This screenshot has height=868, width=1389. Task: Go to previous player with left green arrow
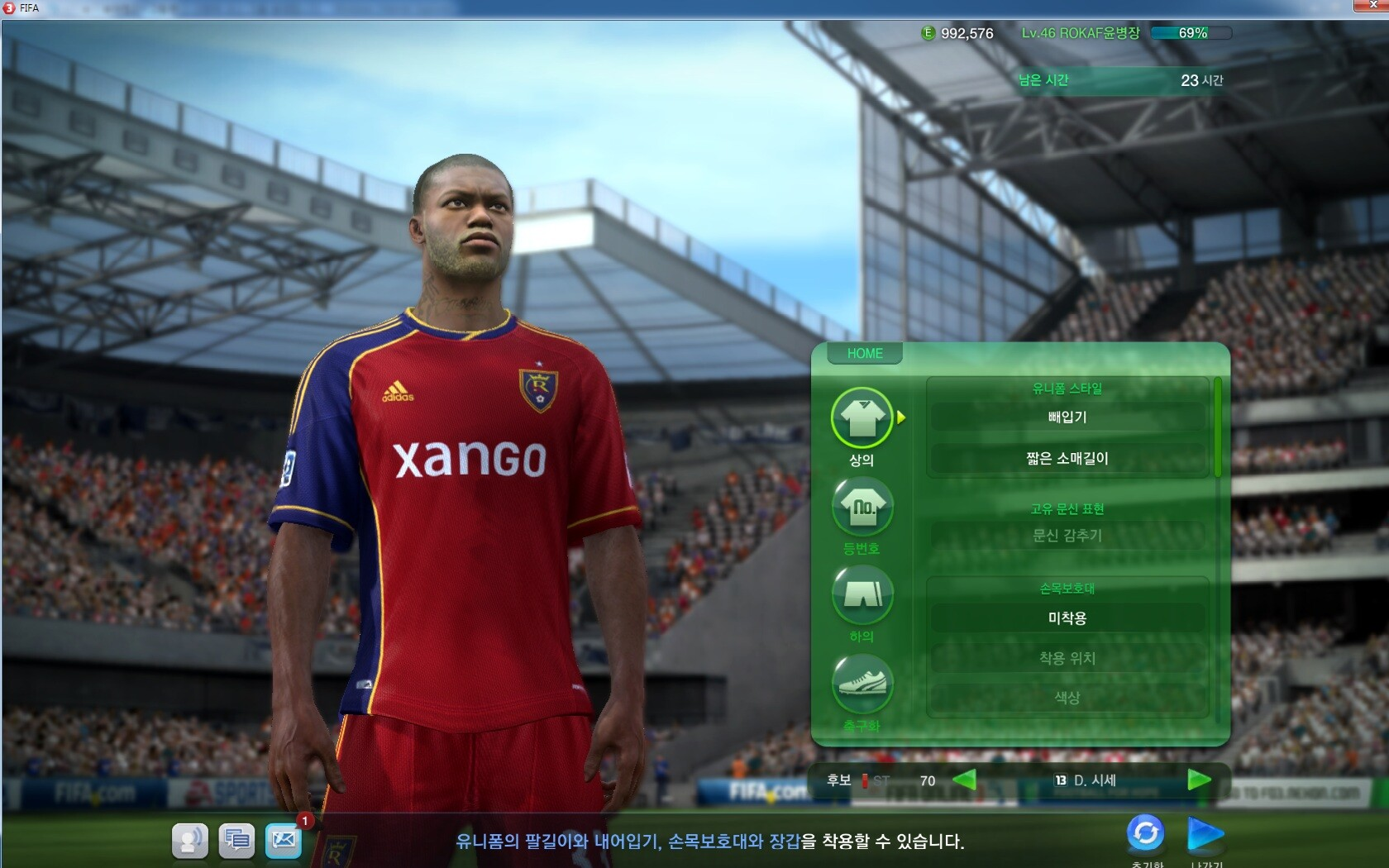964,780
